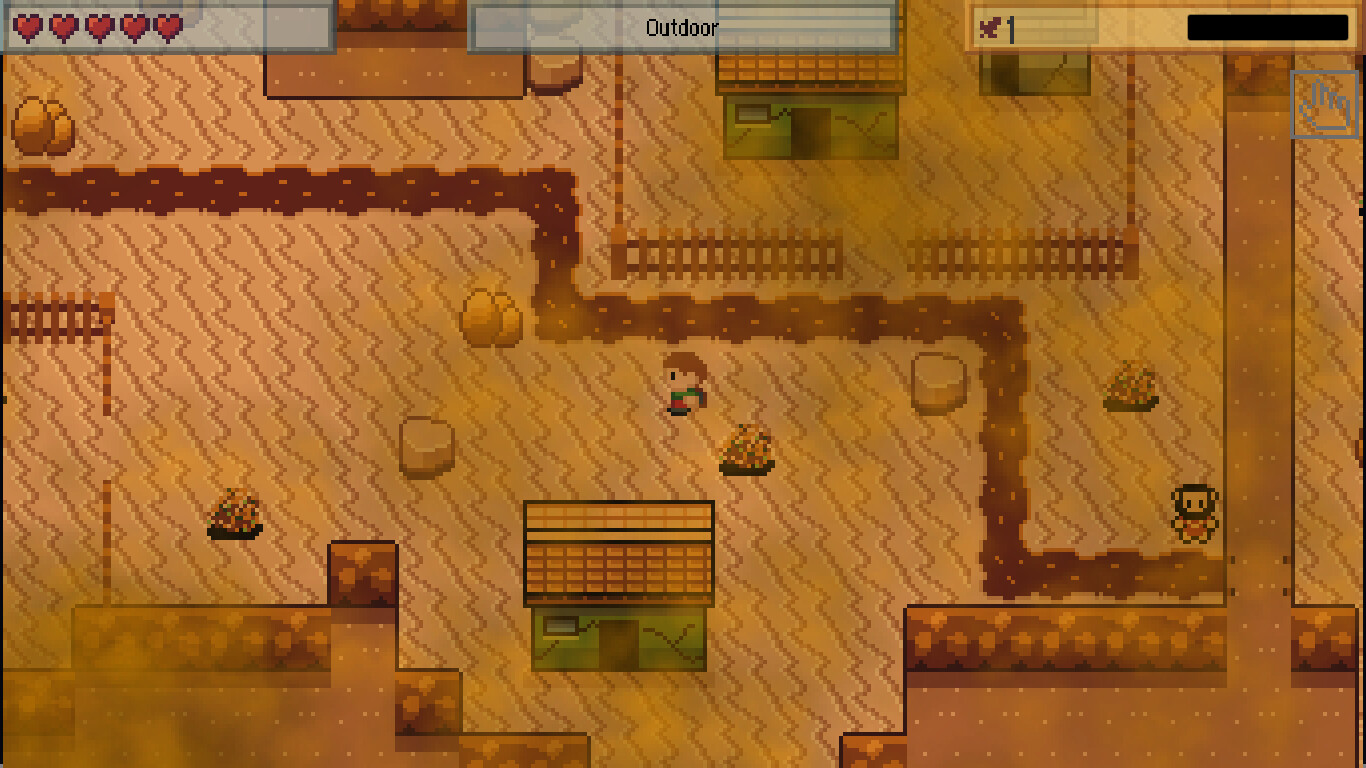Screen dimensions: 1366x768
Task: Click the Outdoor location label
Action: coord(683,28)
